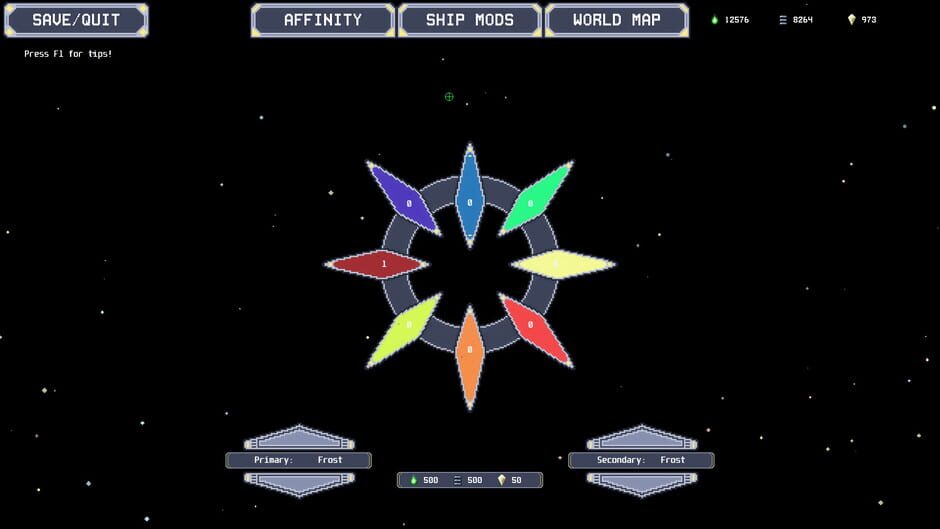Pick the pale yellow crystal
Screen dimensions: 940x529
[x=560, y=264]
